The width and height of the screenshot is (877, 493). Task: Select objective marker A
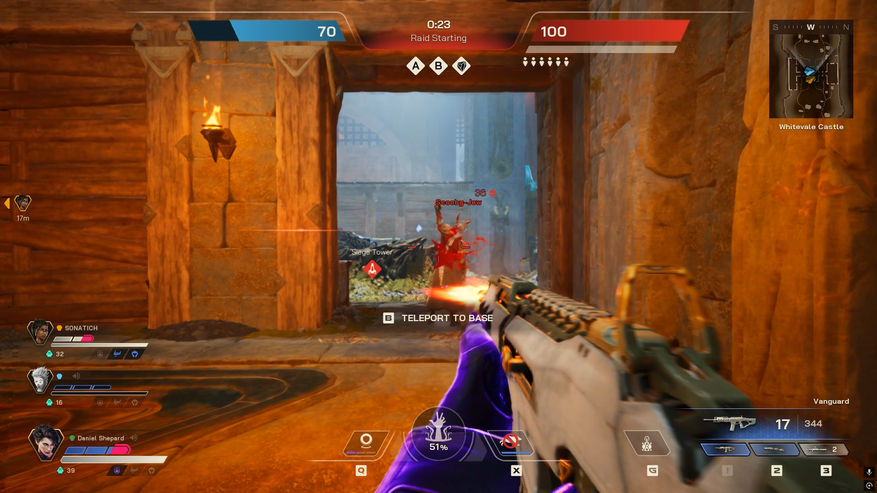(x=416, y=66)
